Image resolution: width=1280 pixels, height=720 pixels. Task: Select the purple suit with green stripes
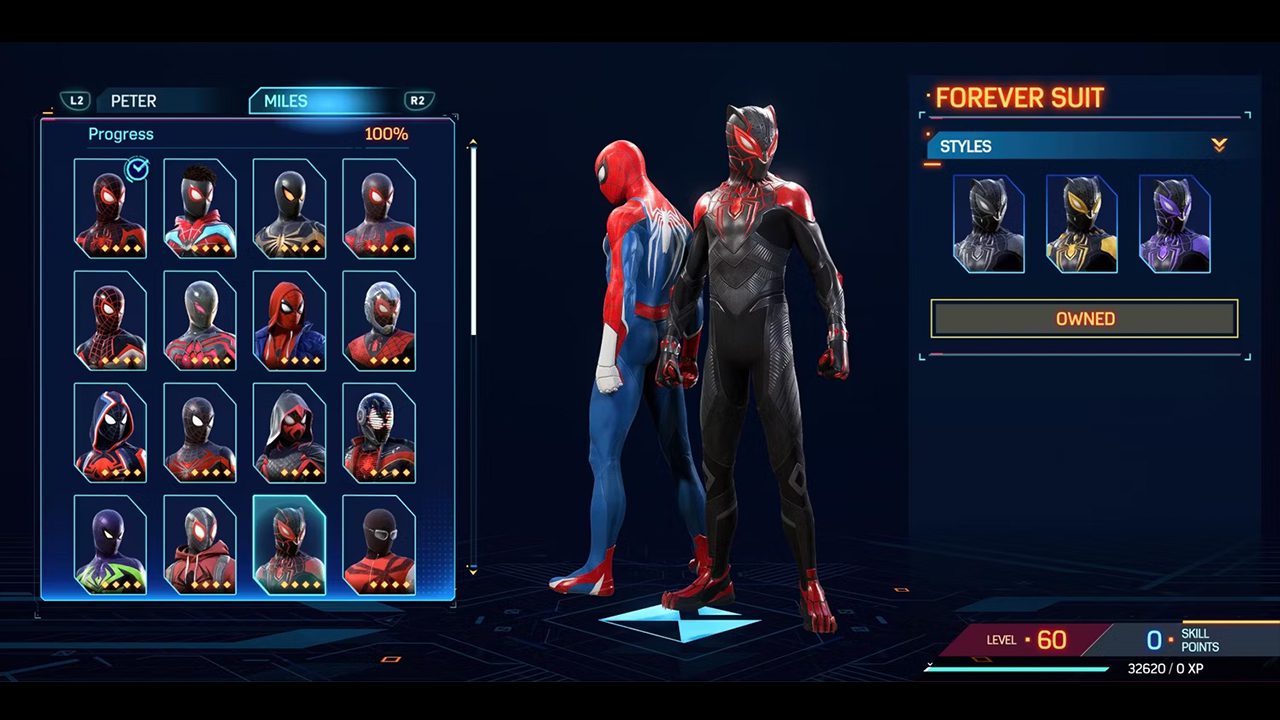(x=110, y=544)
